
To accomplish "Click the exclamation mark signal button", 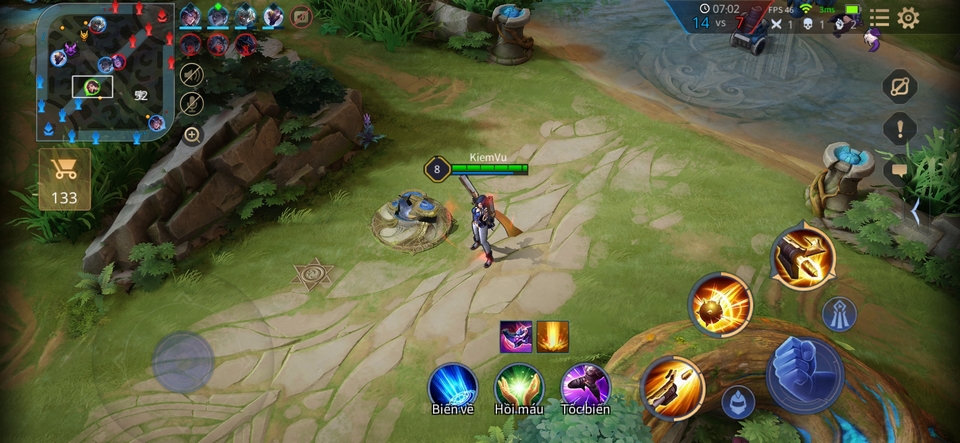I will point(900,128).
